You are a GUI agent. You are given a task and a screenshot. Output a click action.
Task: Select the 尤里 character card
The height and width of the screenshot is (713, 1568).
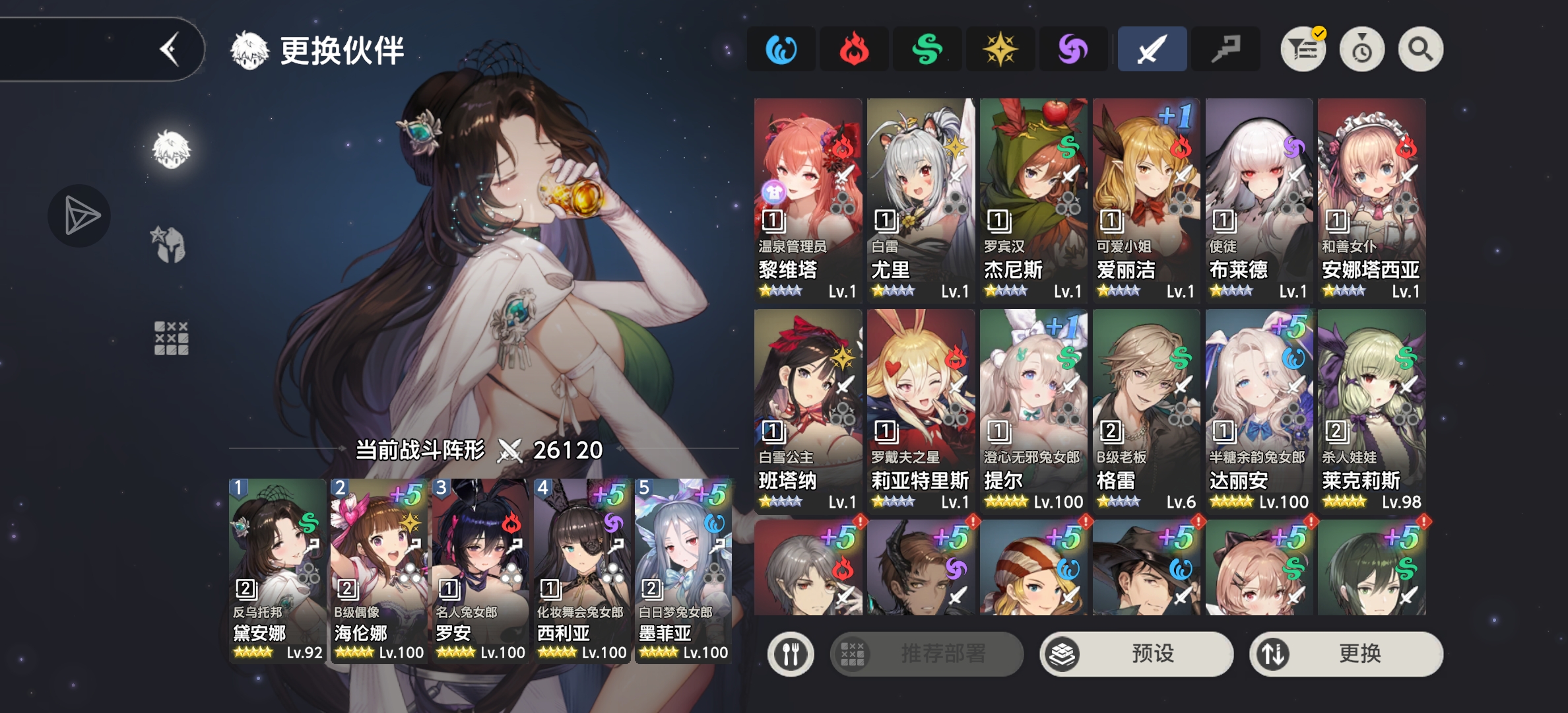click(921, 200)
